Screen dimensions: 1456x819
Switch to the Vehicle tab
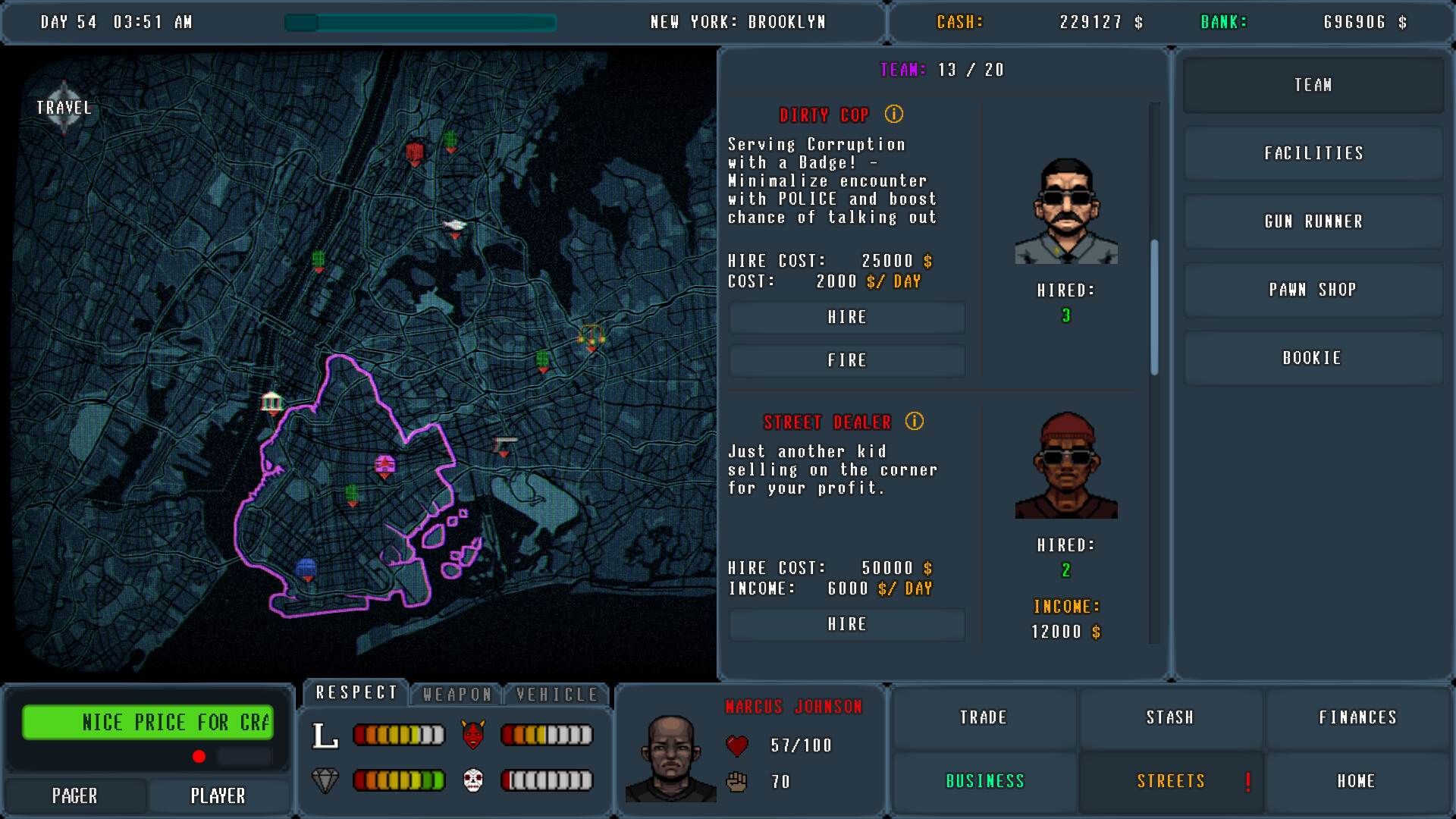[x=556, y=692]
